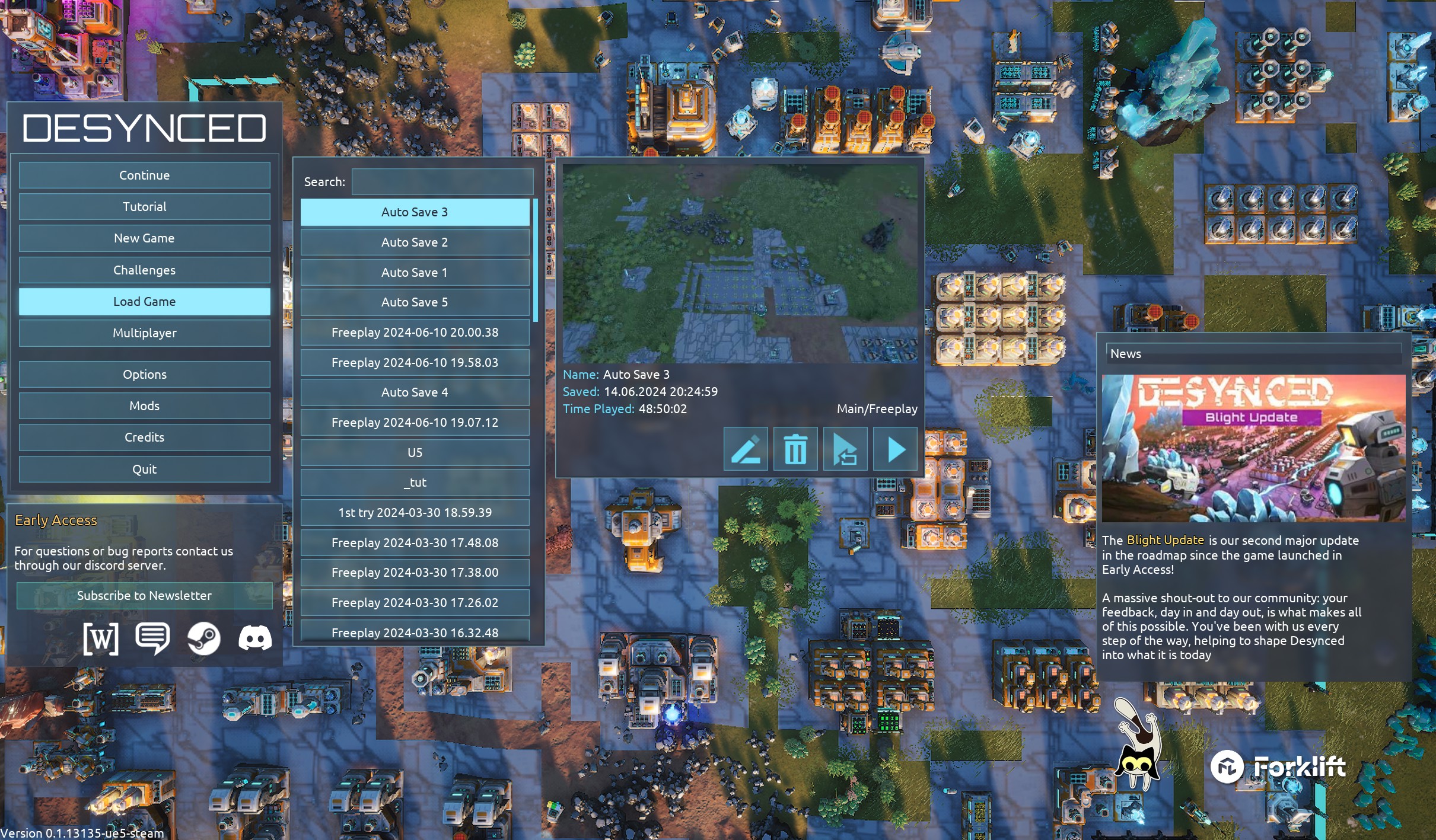The image size is (1436, 840).
Task: Open the Tutorial menu entry
Action: 144,207
